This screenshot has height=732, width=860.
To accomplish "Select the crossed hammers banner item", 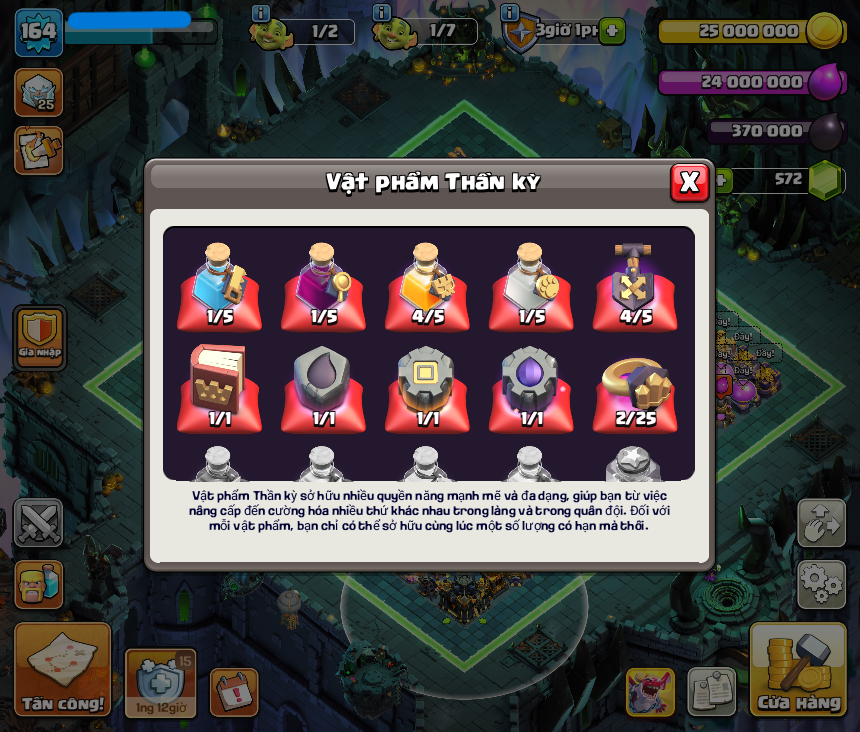I will pos(635,286).
